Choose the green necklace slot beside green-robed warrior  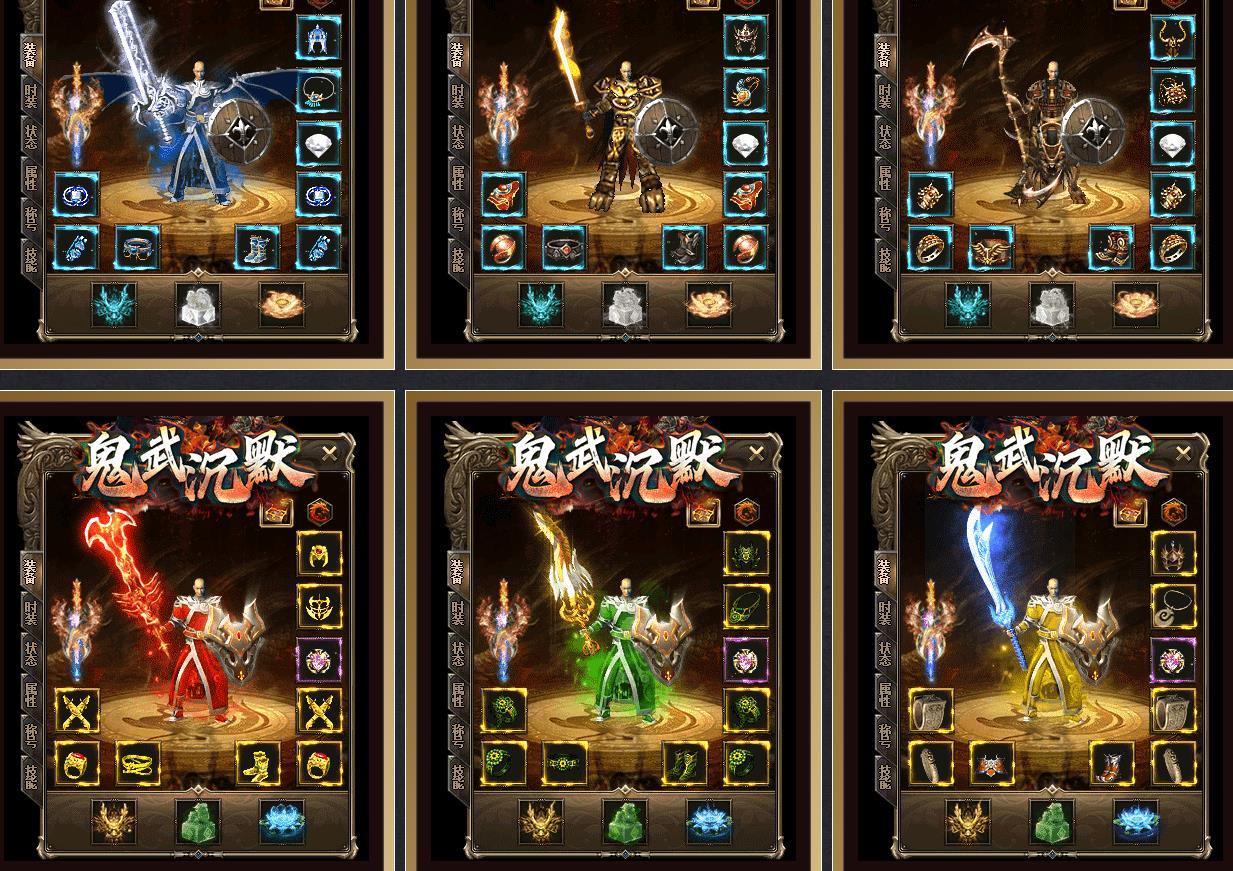(x=746, y=606)
